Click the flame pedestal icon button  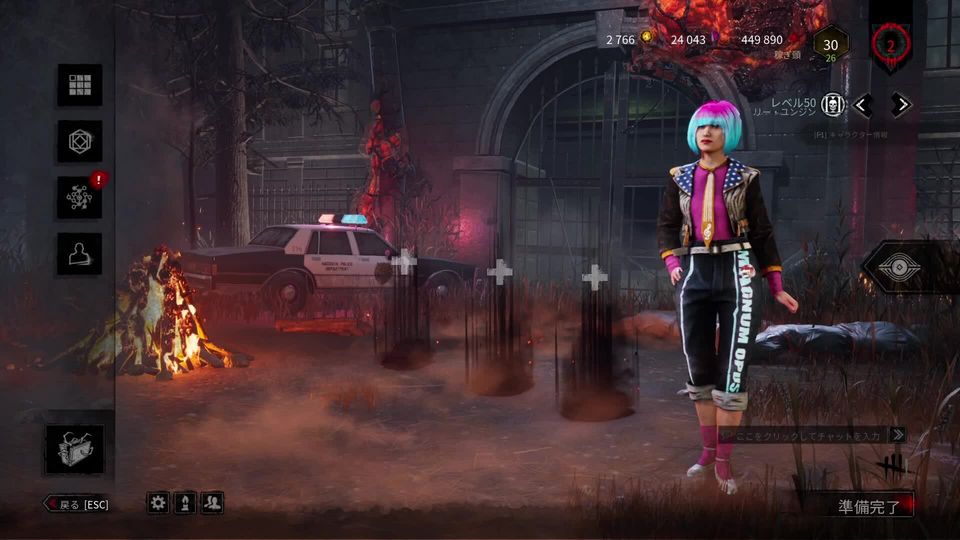(x=185, y=503)
